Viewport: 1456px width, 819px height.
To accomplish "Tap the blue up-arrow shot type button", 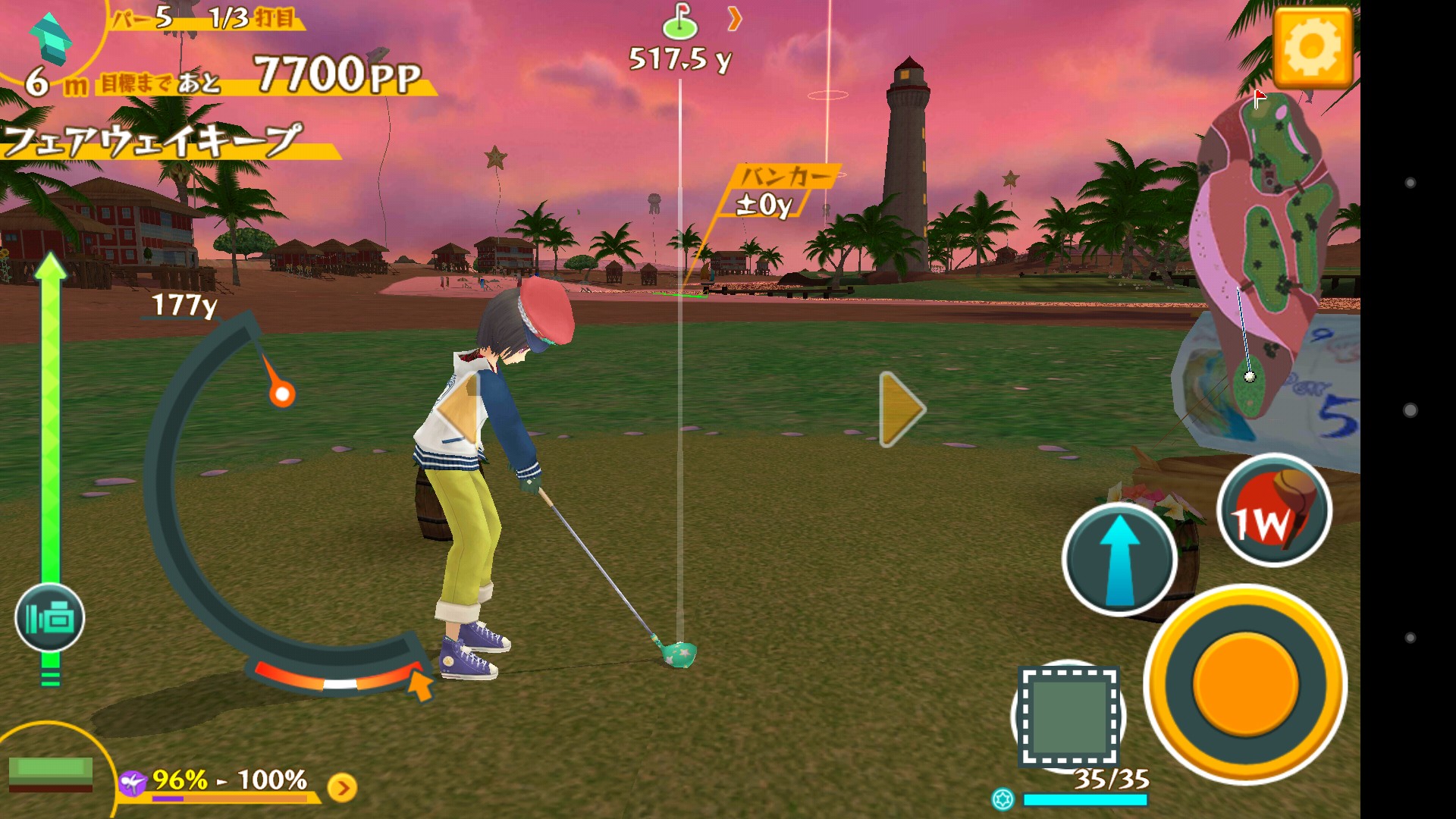I will [1119, 560].
